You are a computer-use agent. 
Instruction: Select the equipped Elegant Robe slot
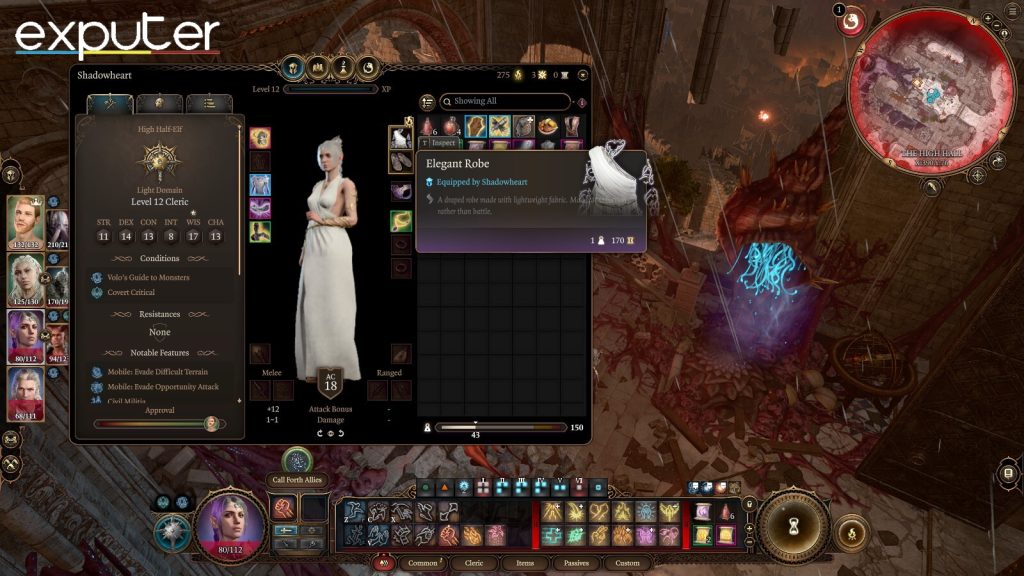coord(401,138)
